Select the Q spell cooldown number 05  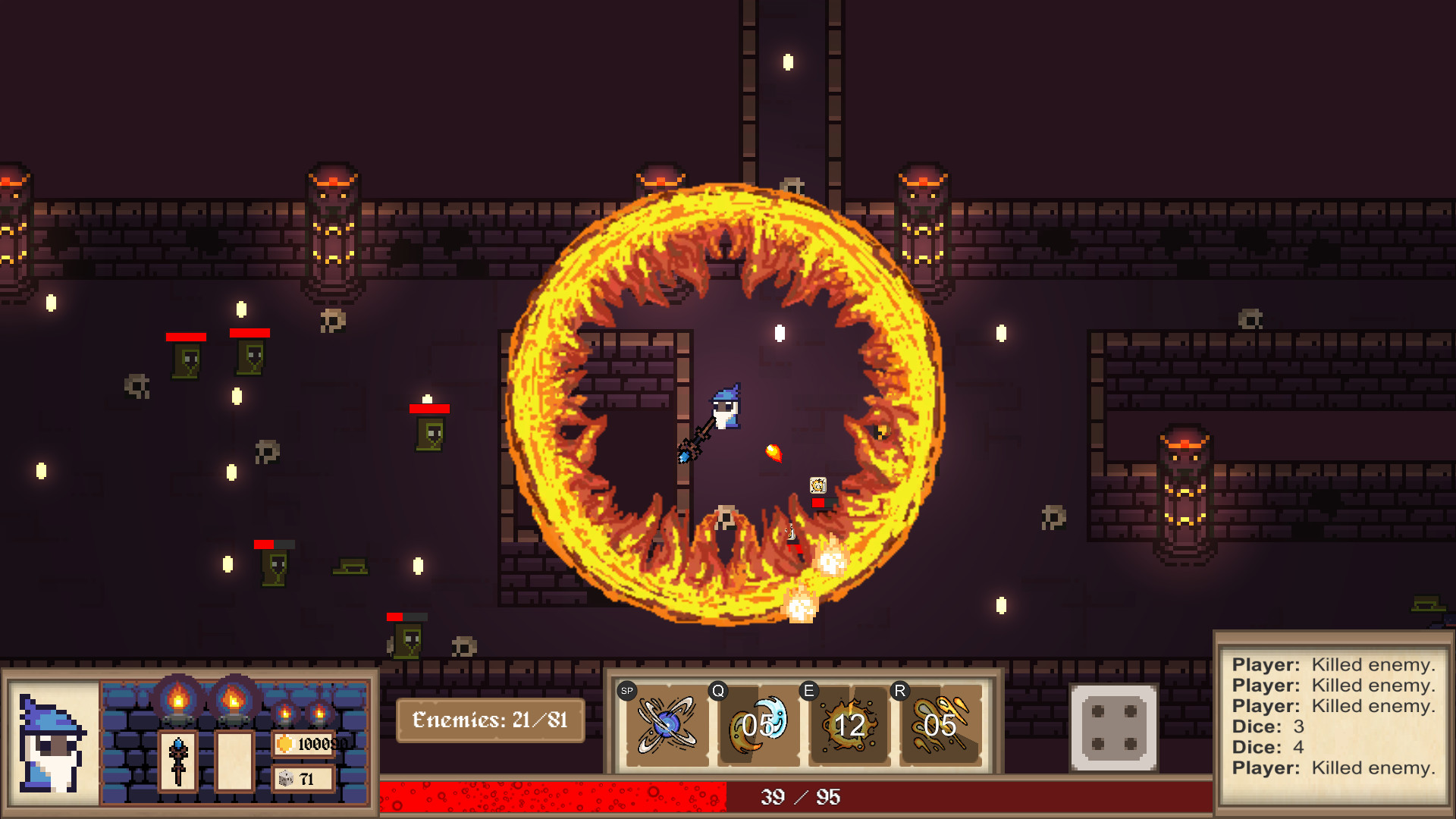tap(758, 726)
